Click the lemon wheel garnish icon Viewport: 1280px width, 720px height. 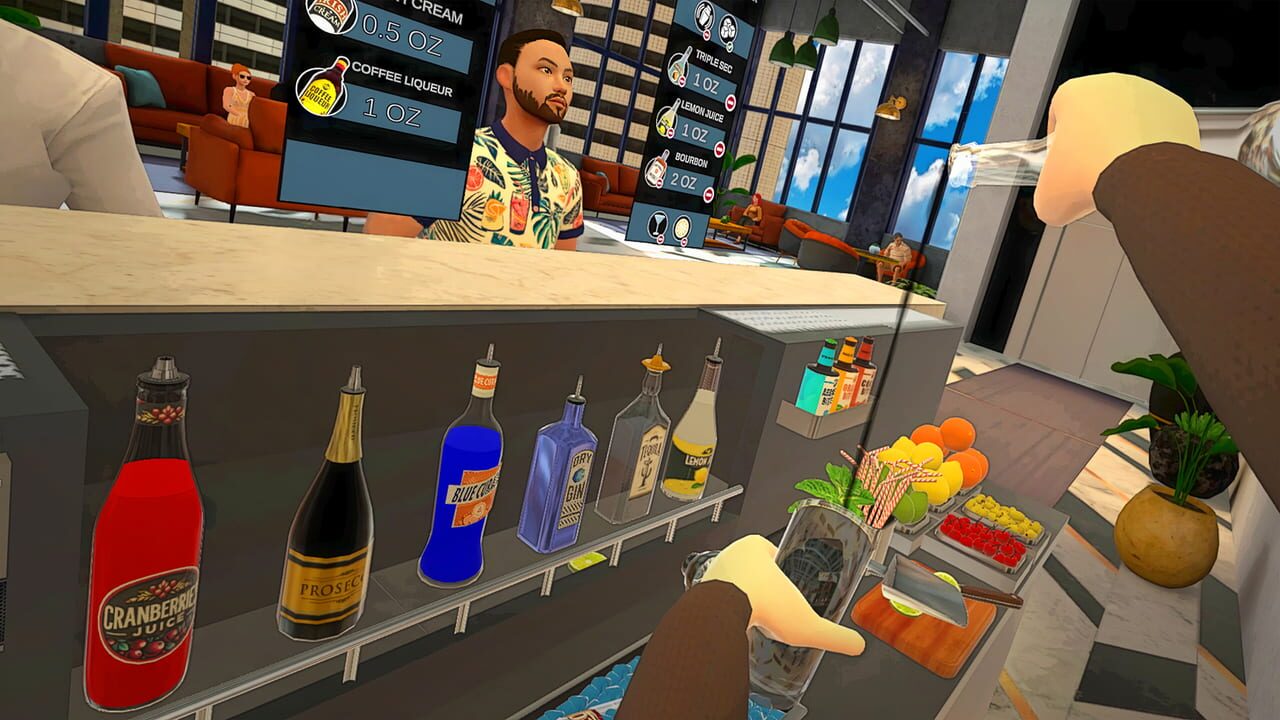tap(682, 228)
